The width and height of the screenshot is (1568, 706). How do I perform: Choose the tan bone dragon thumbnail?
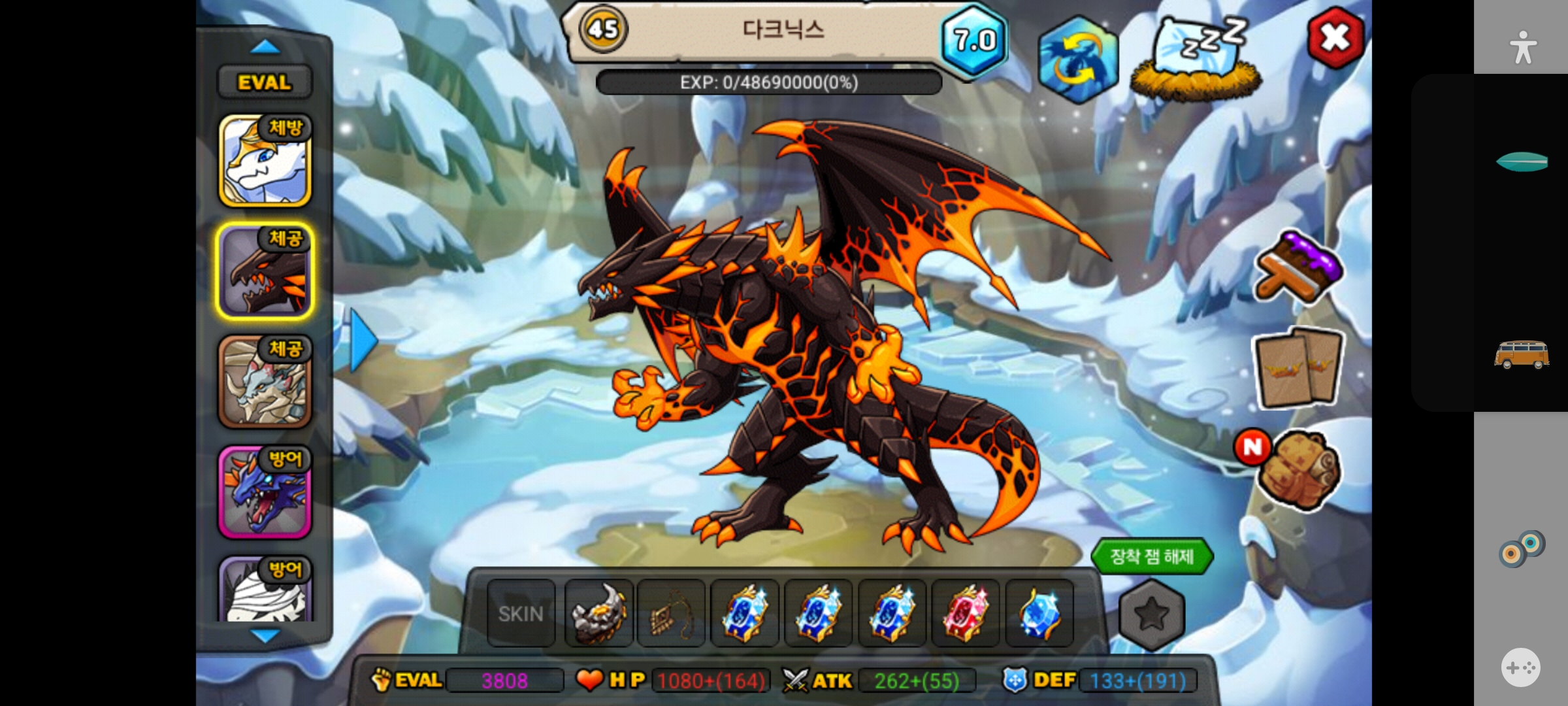pyautogui.click(x=265, y=382)
